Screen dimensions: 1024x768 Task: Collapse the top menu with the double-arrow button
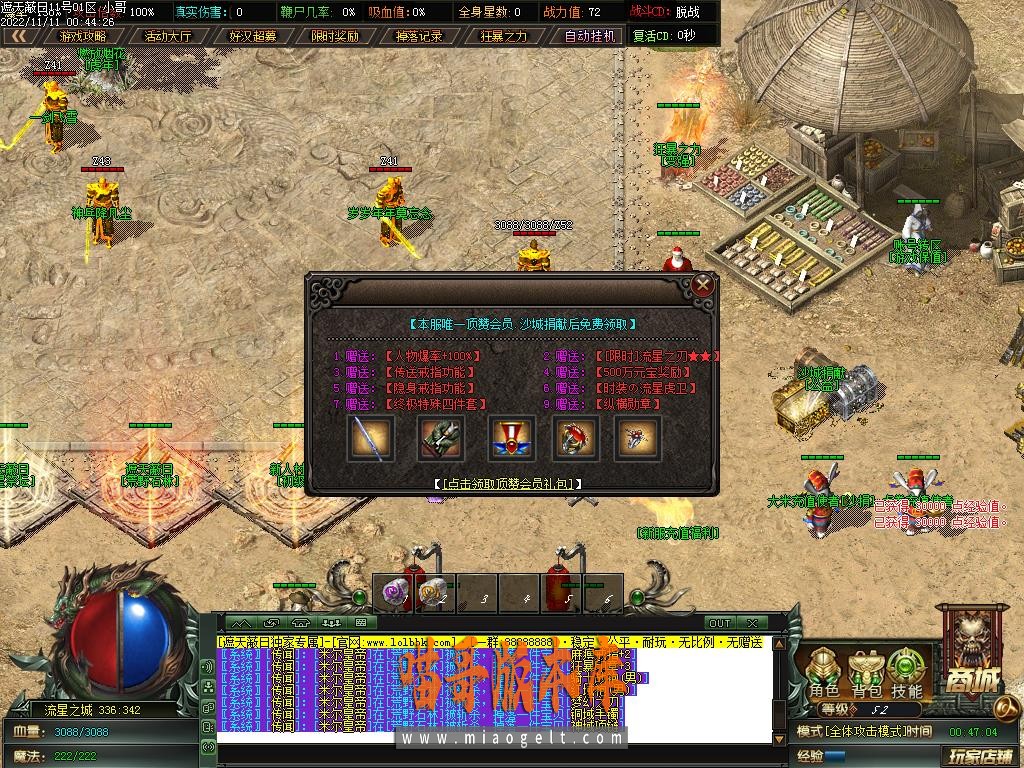point(18,36)
